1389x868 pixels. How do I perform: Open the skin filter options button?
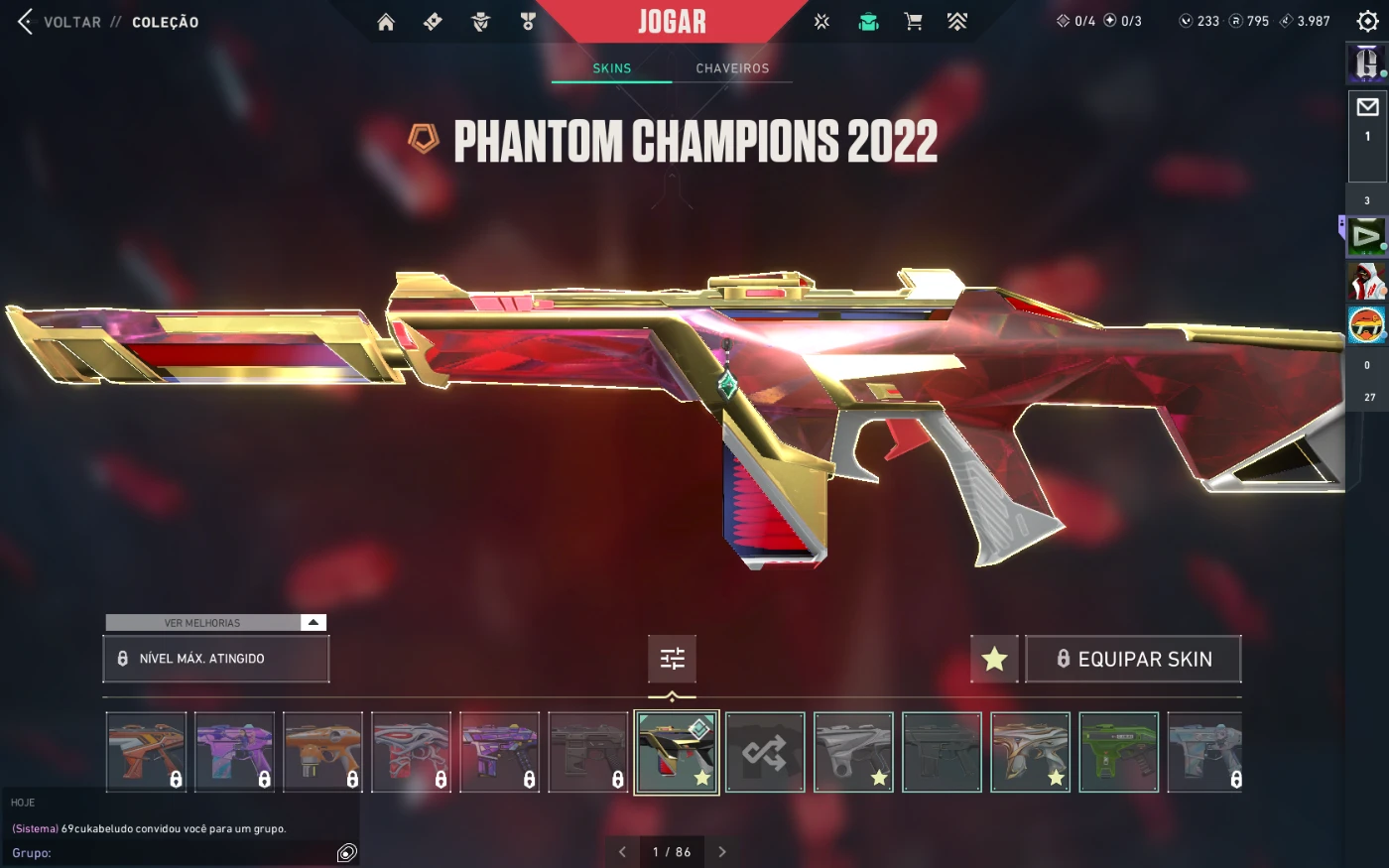pos(672,659)
